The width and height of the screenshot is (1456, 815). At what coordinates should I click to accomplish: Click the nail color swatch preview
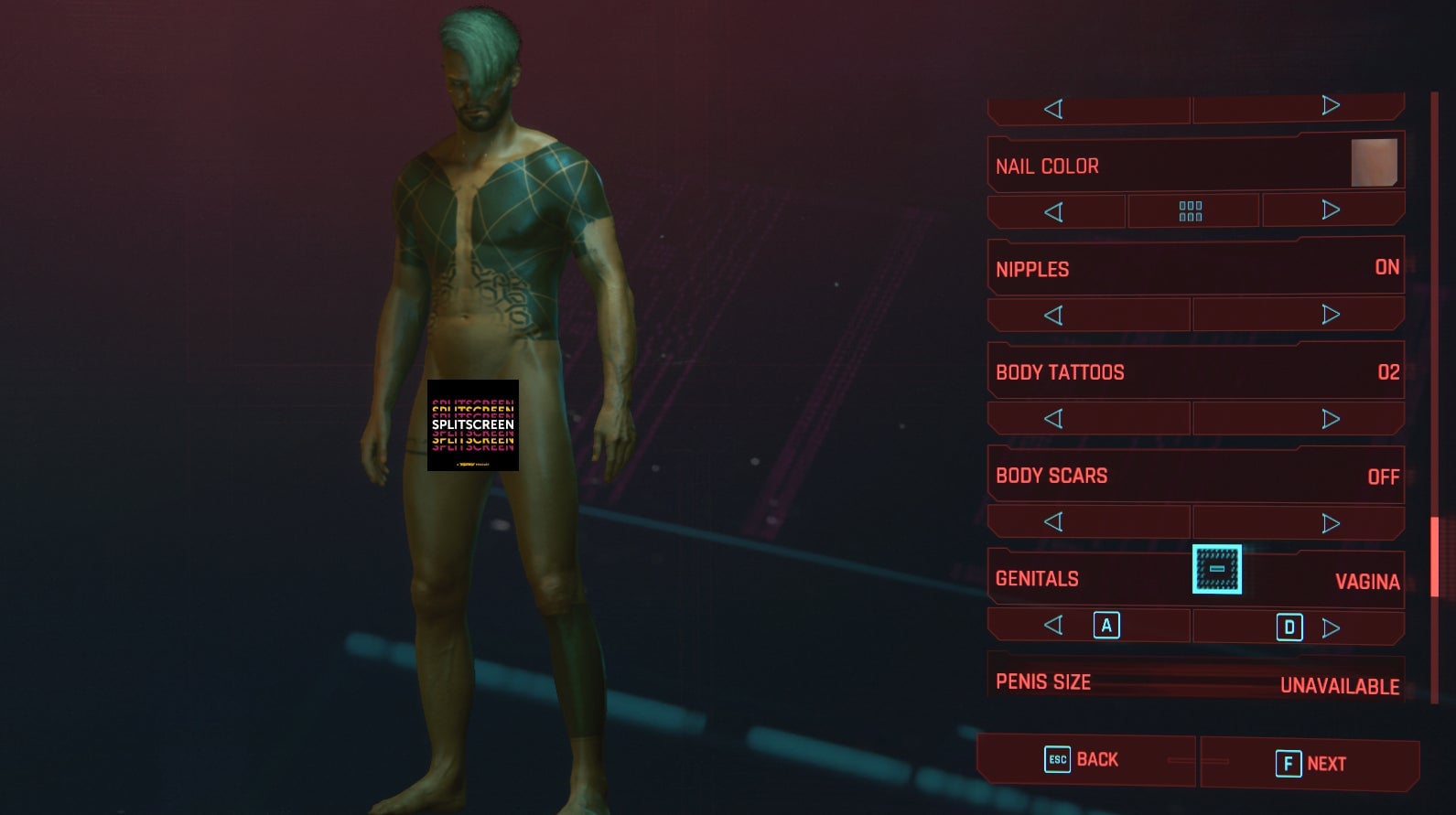(1374, 163)
